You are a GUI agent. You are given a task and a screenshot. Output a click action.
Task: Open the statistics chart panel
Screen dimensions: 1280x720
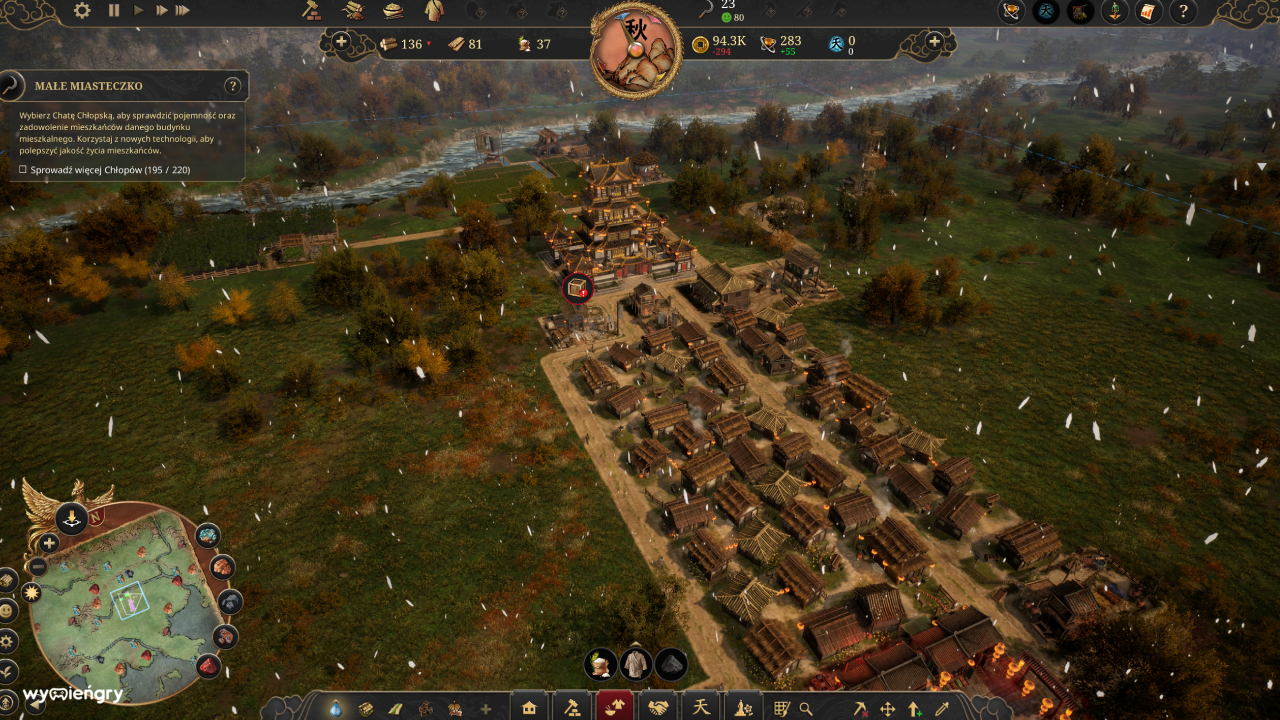click(1147, 12)
